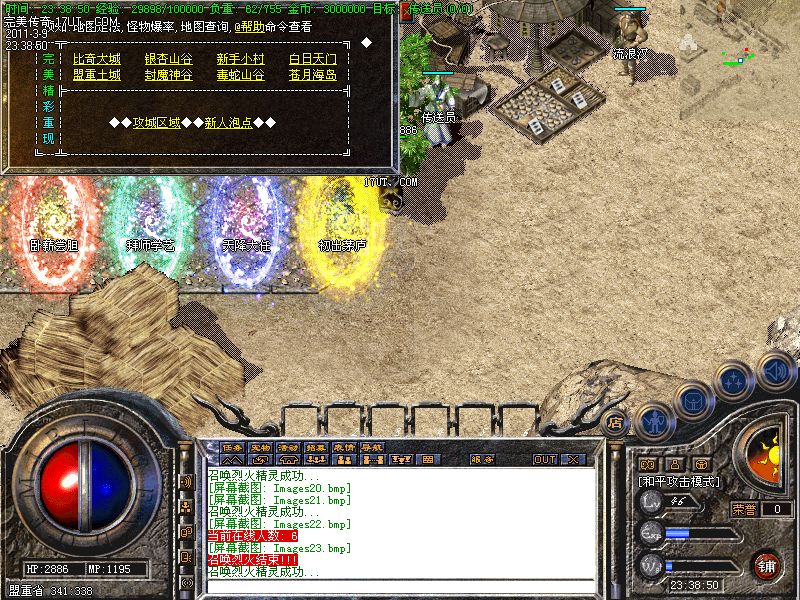Select the 盟重土城 destination link

(x=96, y=75)
